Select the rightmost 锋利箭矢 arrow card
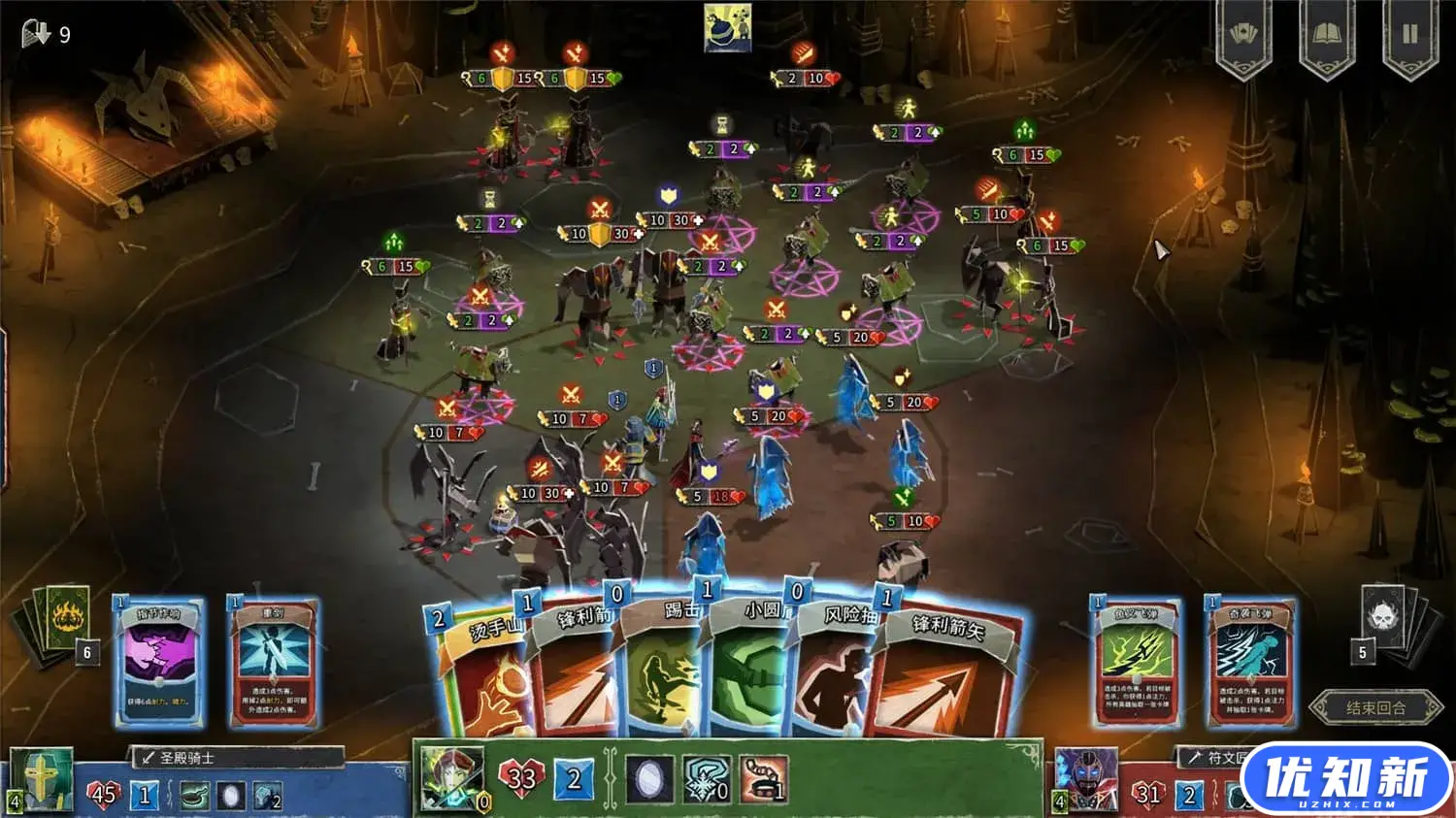This screenshot has width=1456, height=818. (946, 679)
